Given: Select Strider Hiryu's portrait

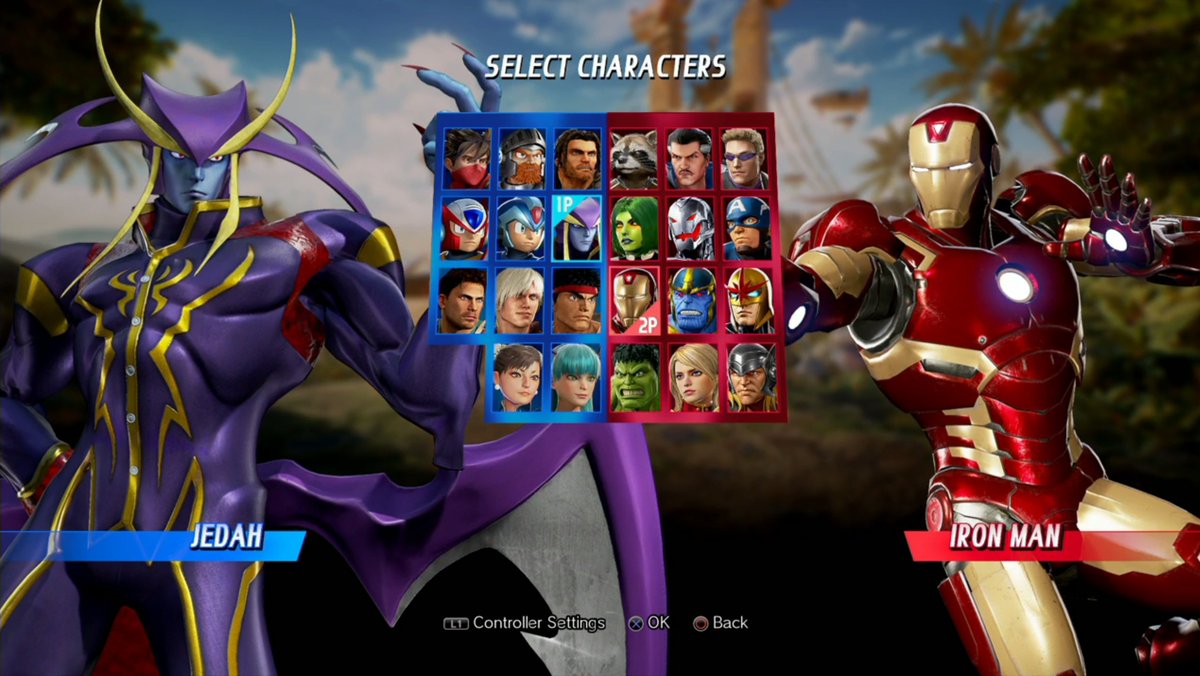Looking at the screenshot, I should [464, 159].
